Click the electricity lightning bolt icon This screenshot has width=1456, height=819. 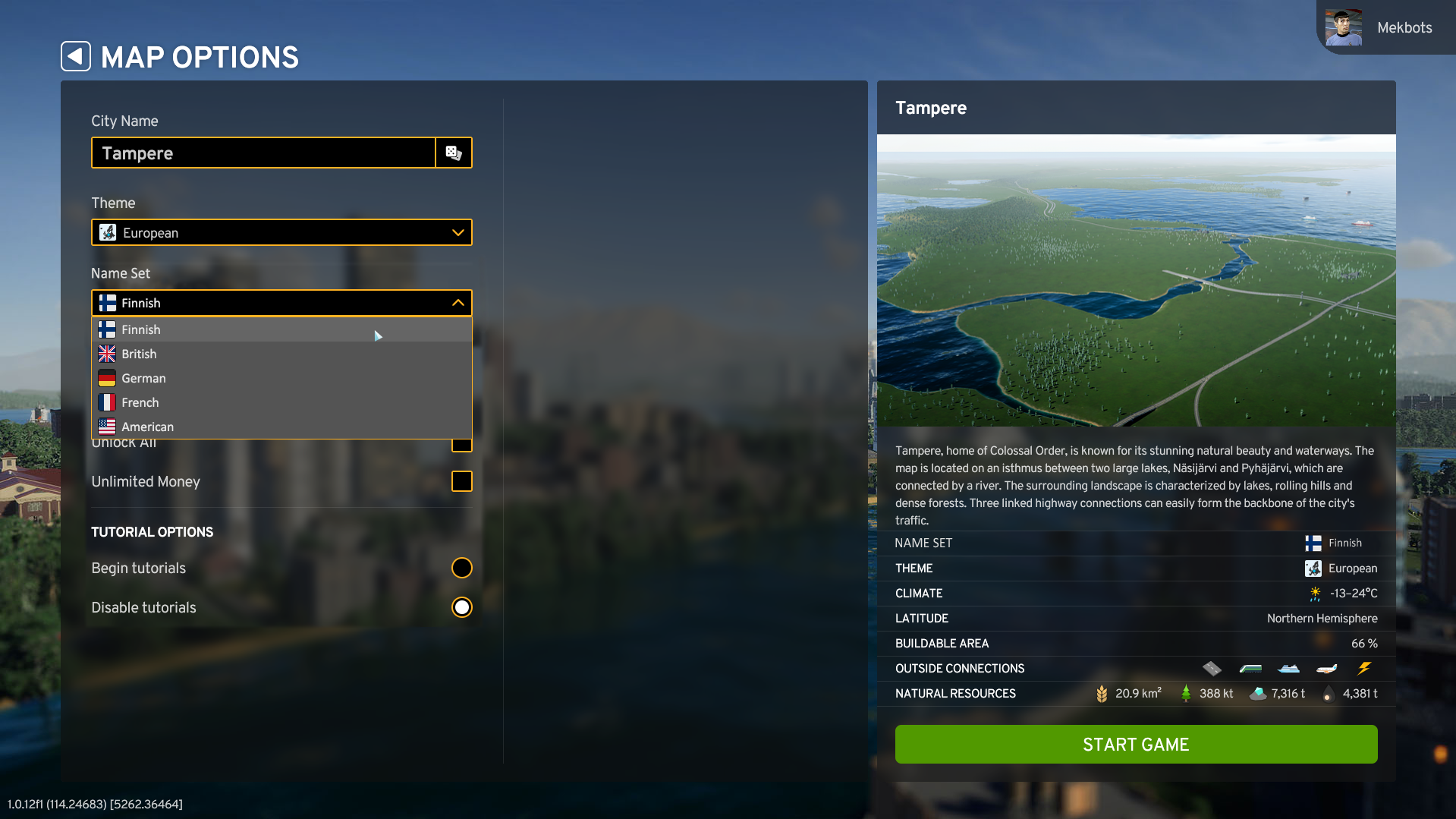tap(1365, 668)
